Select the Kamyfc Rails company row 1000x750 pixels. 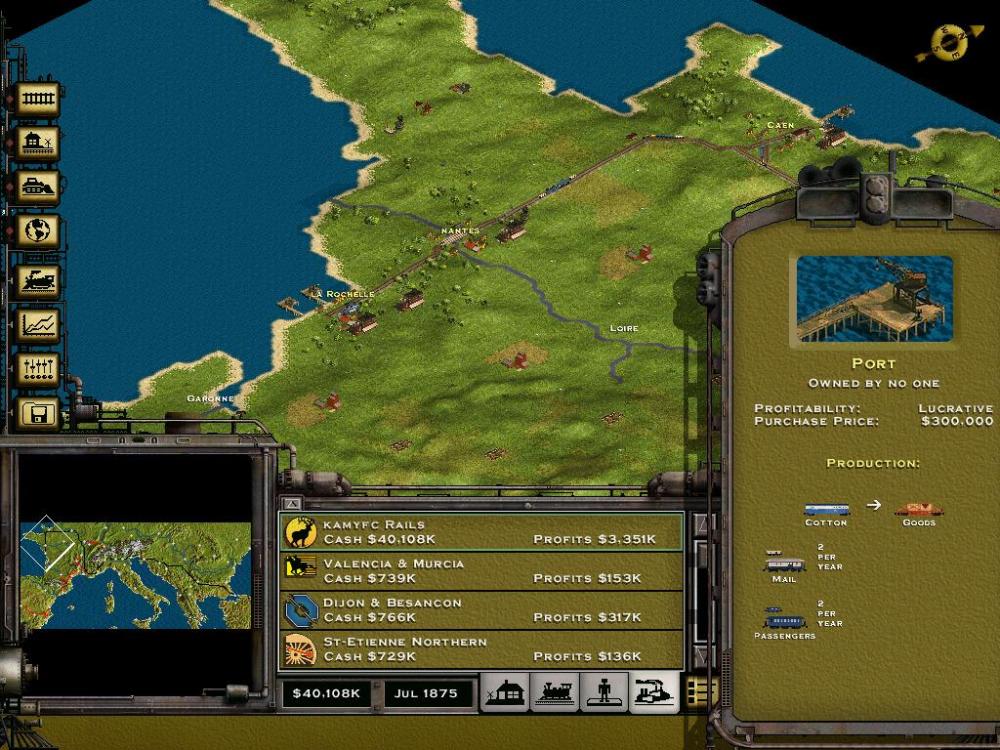pos(481,532)
